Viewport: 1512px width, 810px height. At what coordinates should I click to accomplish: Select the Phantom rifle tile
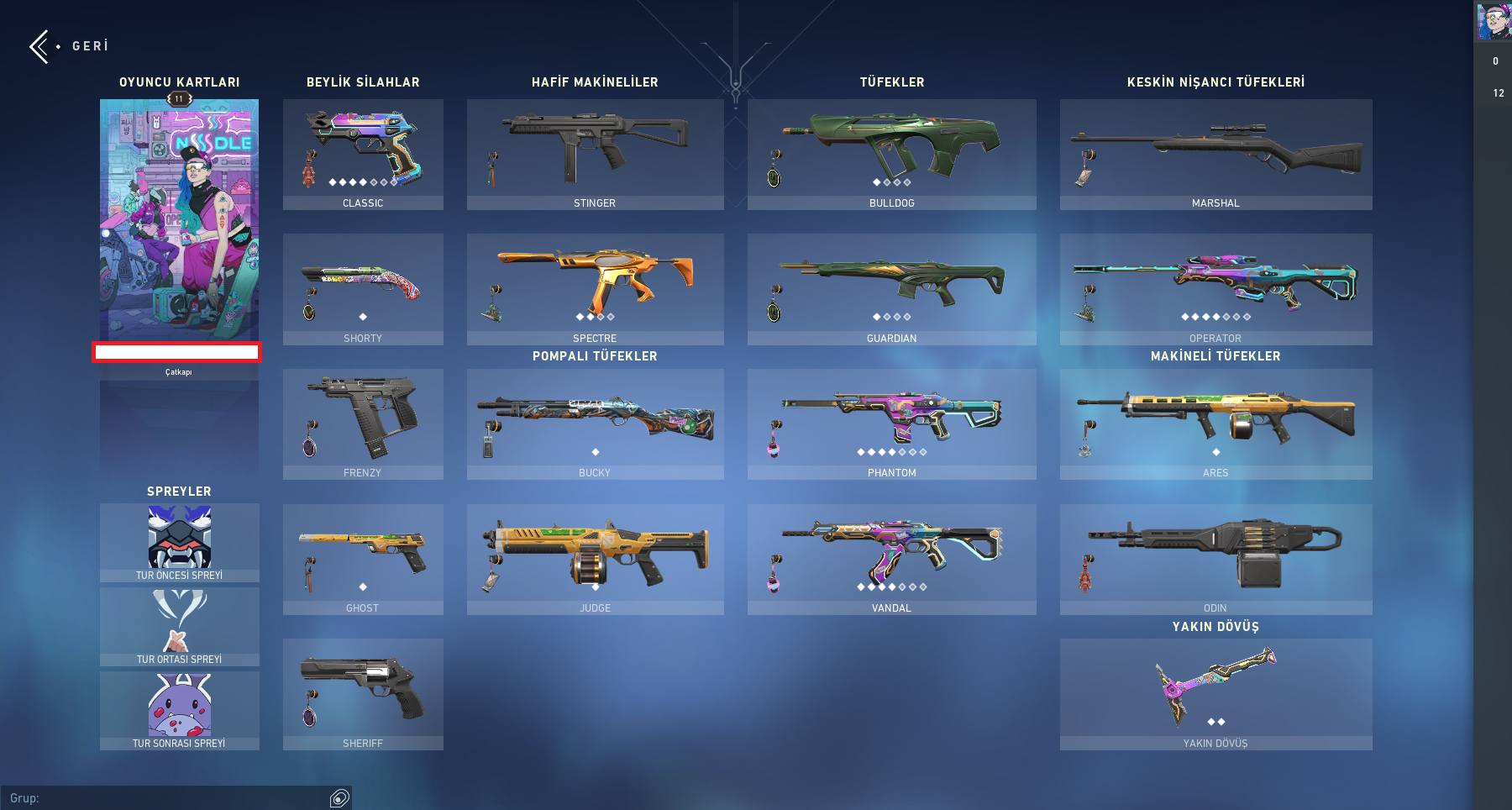[891, 423]
